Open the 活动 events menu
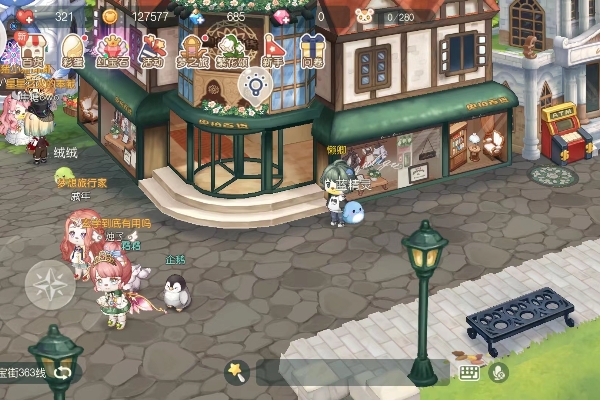Image resolution: width=600 pixels, height=400 pixels. [x=152, y=48]
